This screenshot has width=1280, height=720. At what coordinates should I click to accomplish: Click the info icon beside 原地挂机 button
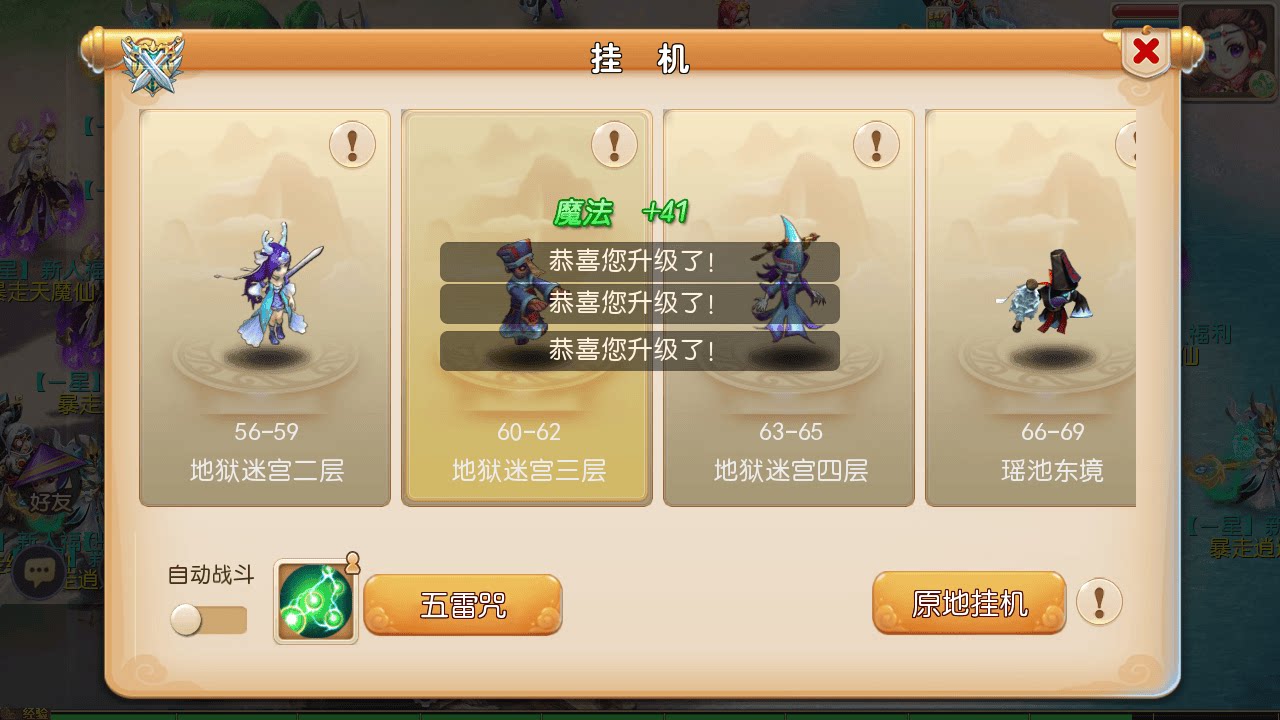(x=1100, y=603)
